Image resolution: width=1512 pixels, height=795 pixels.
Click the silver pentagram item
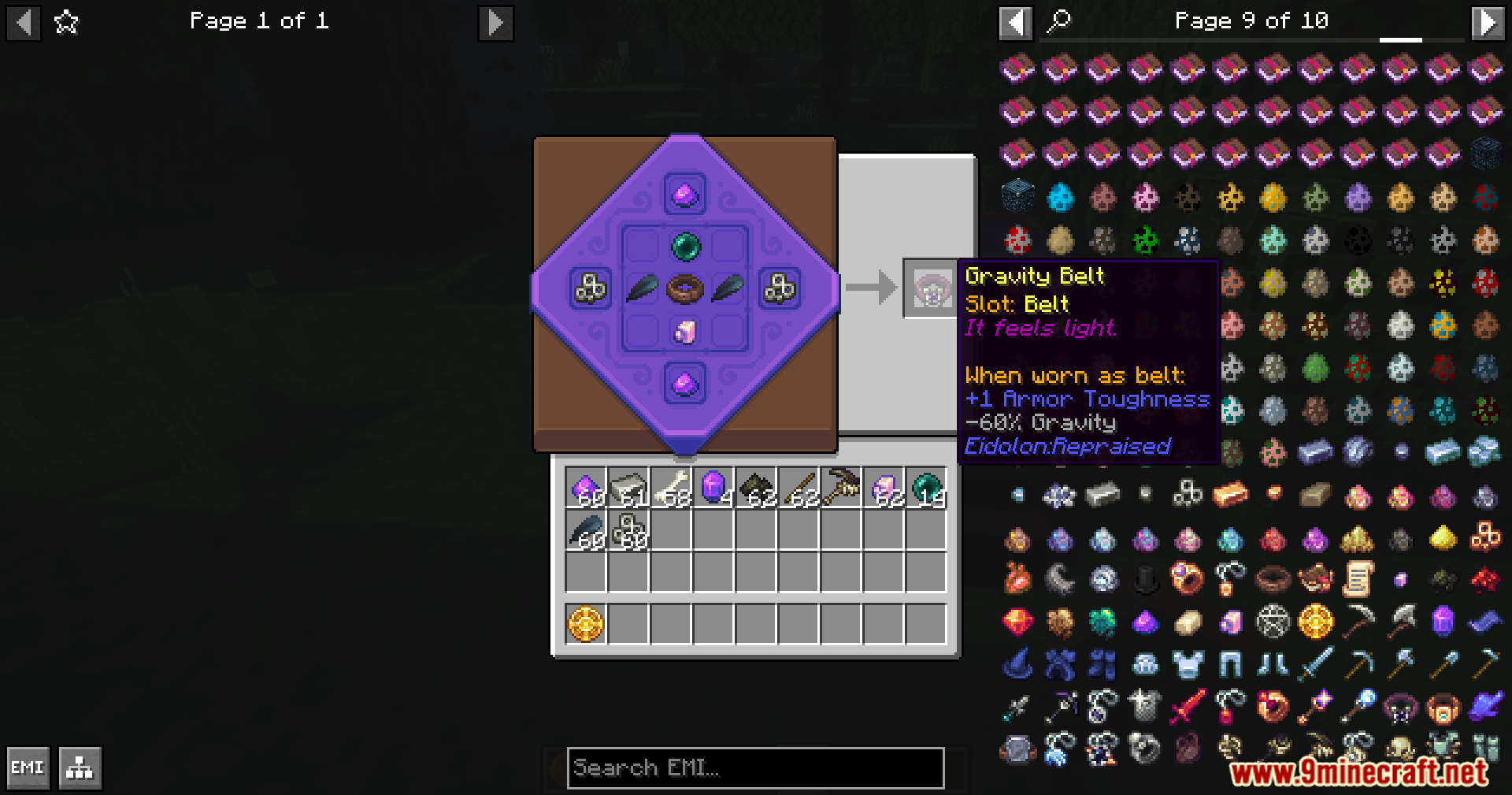pyautogui.click(x=1271, y=624)
